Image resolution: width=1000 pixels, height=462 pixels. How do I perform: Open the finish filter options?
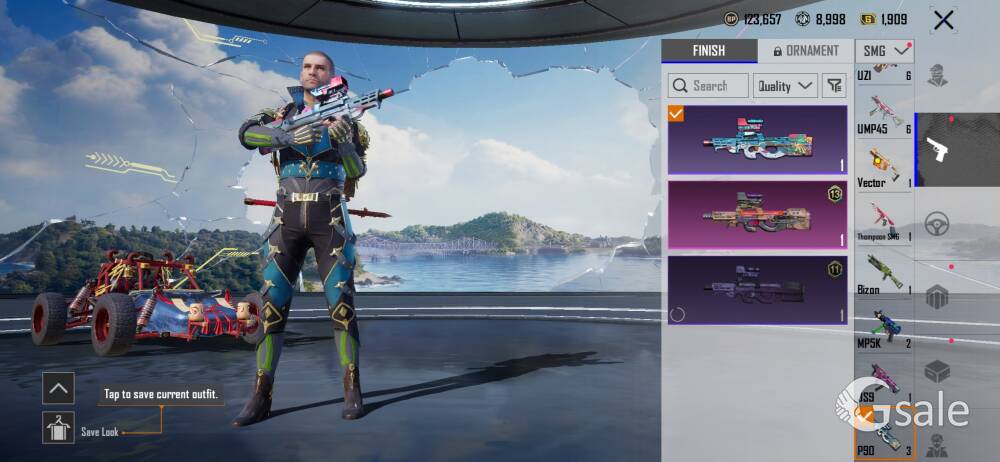pos(833,86)
